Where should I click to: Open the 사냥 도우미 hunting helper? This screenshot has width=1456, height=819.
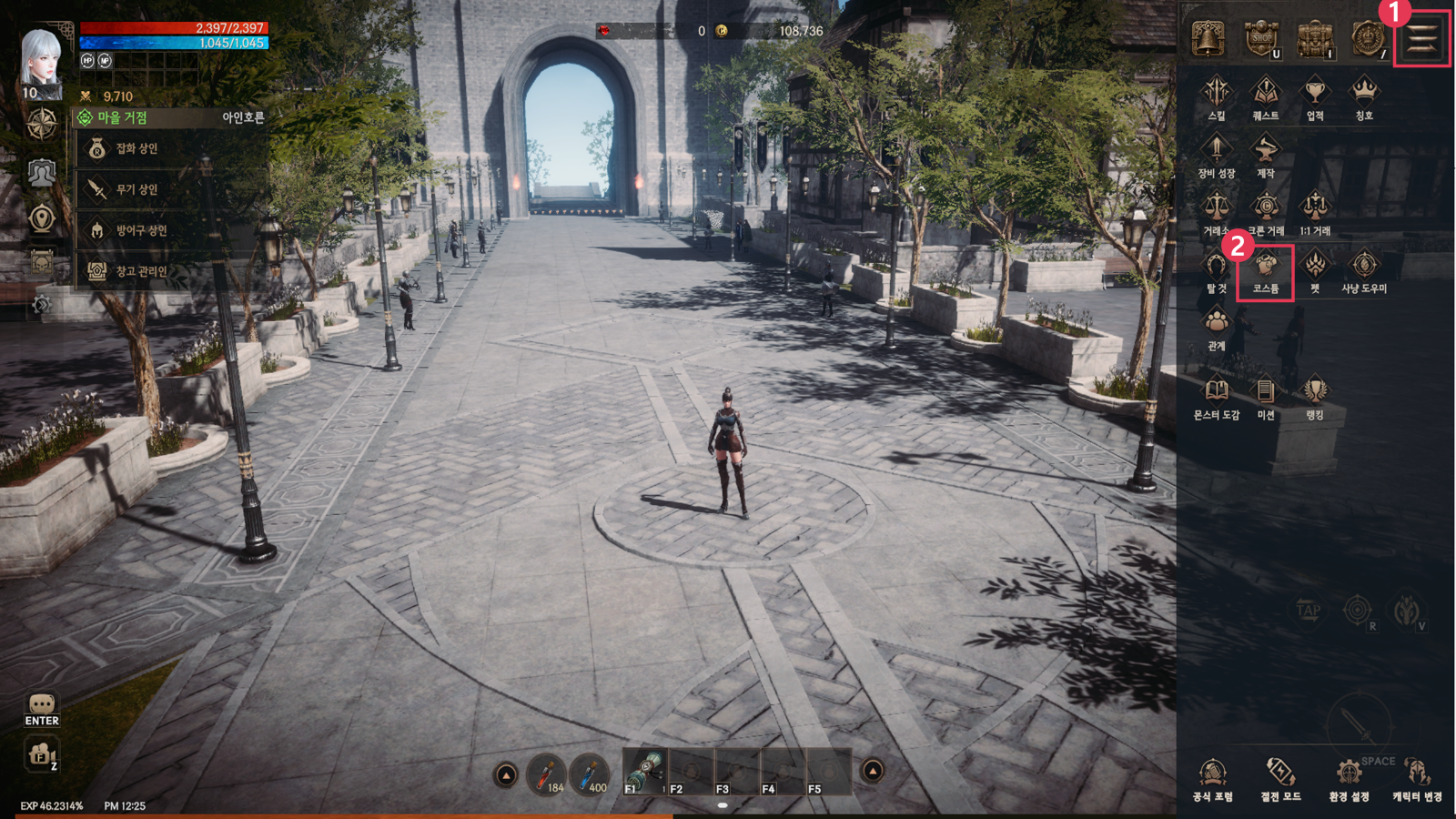click(x=1363, y=271)
